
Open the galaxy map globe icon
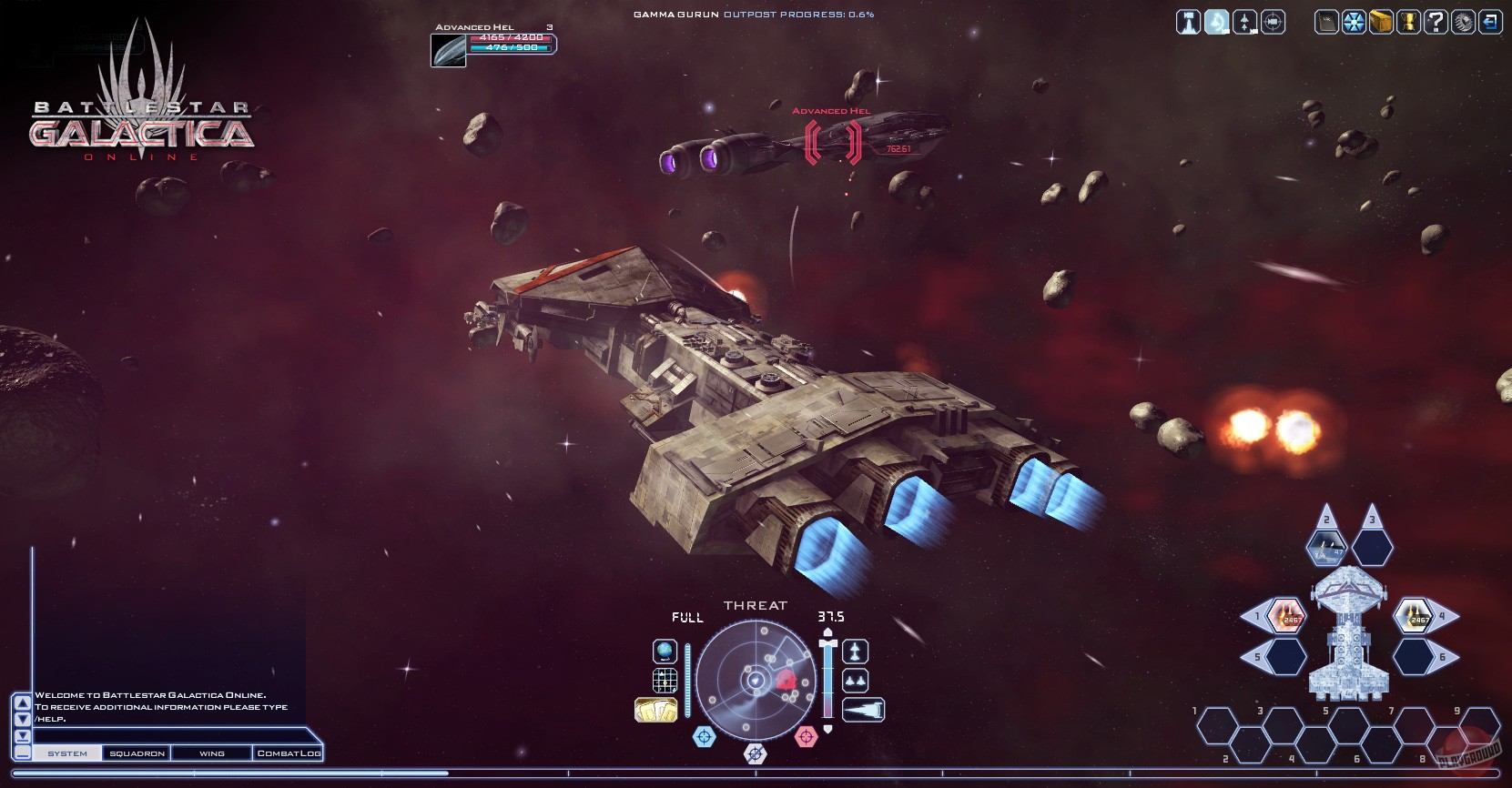point(665,651)
